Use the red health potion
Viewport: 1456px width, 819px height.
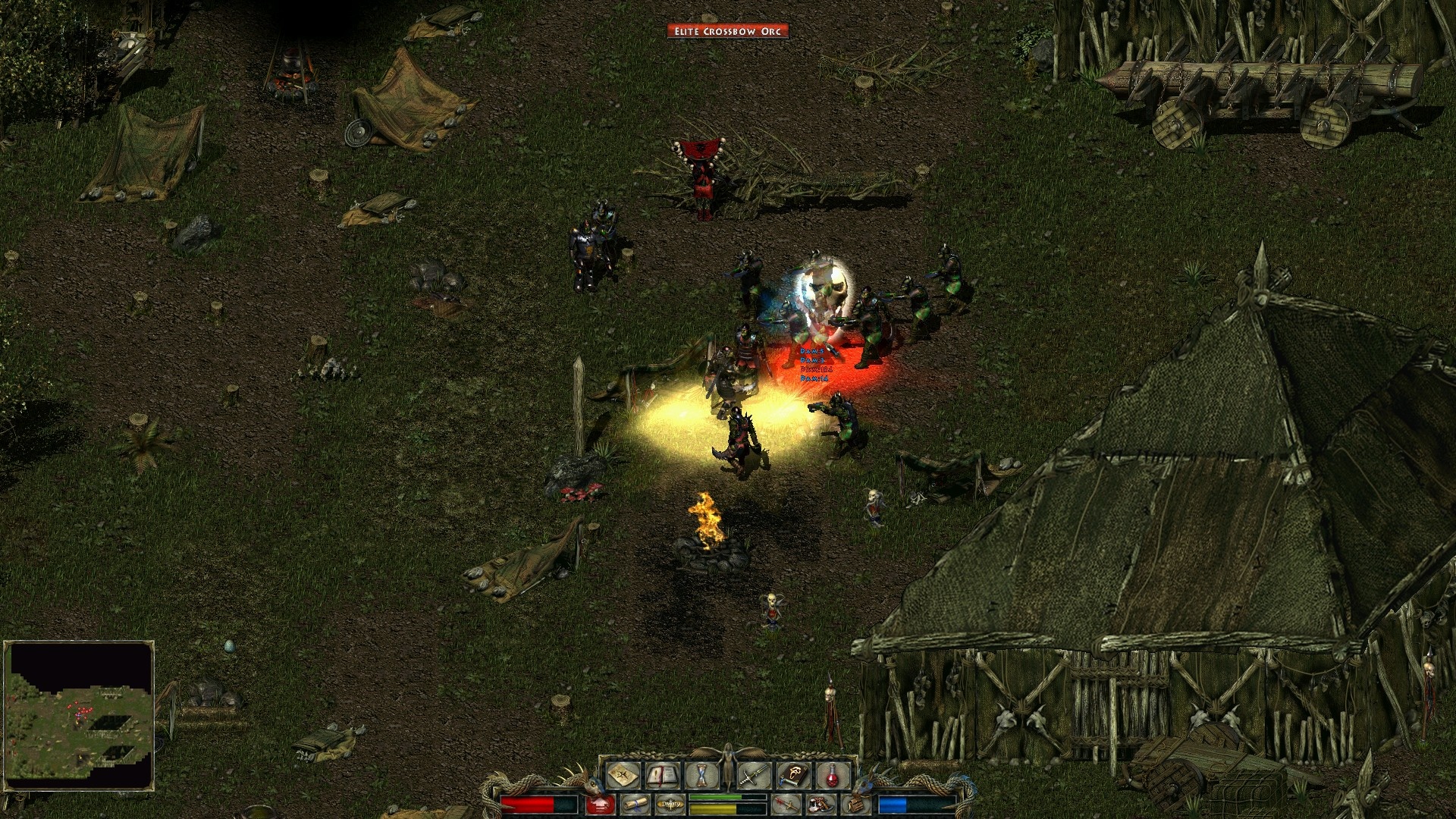pyautogui.click(x=833, y=776)
